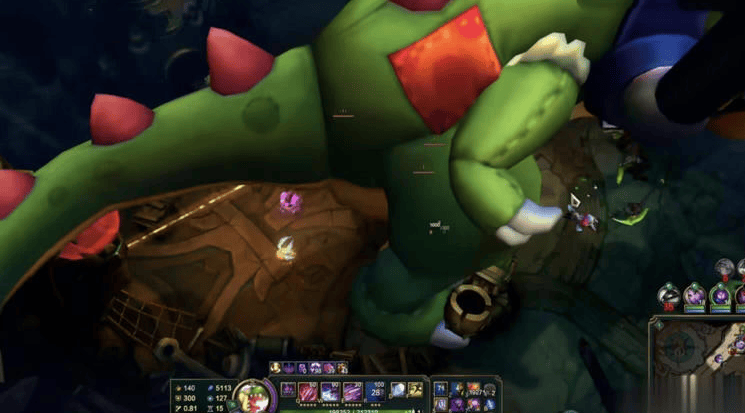Select the item slot marked 74
The image size is (745, 413).
441,388
